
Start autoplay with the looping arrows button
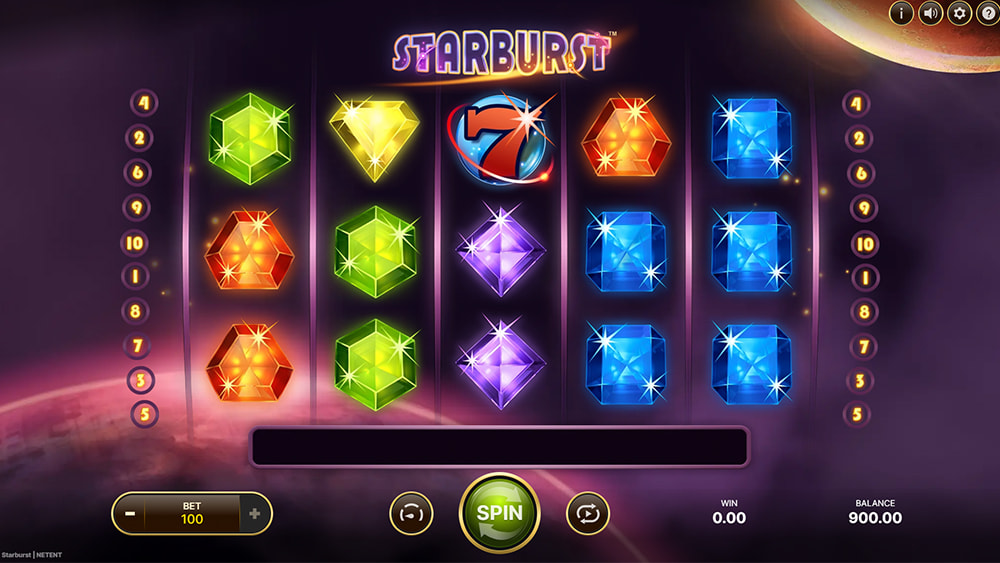587,513
